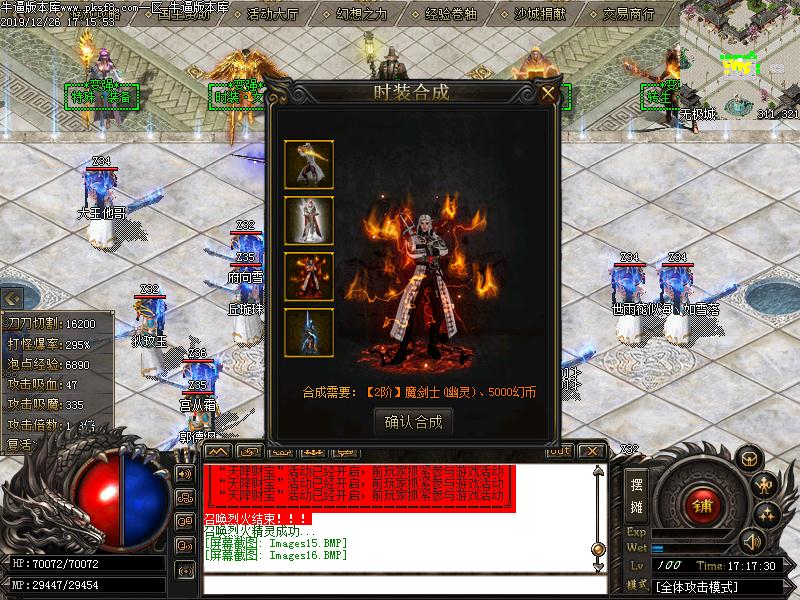800x600 pixels.
Task: Collapse the stats panel with the arrow
Action: (12, 298)
